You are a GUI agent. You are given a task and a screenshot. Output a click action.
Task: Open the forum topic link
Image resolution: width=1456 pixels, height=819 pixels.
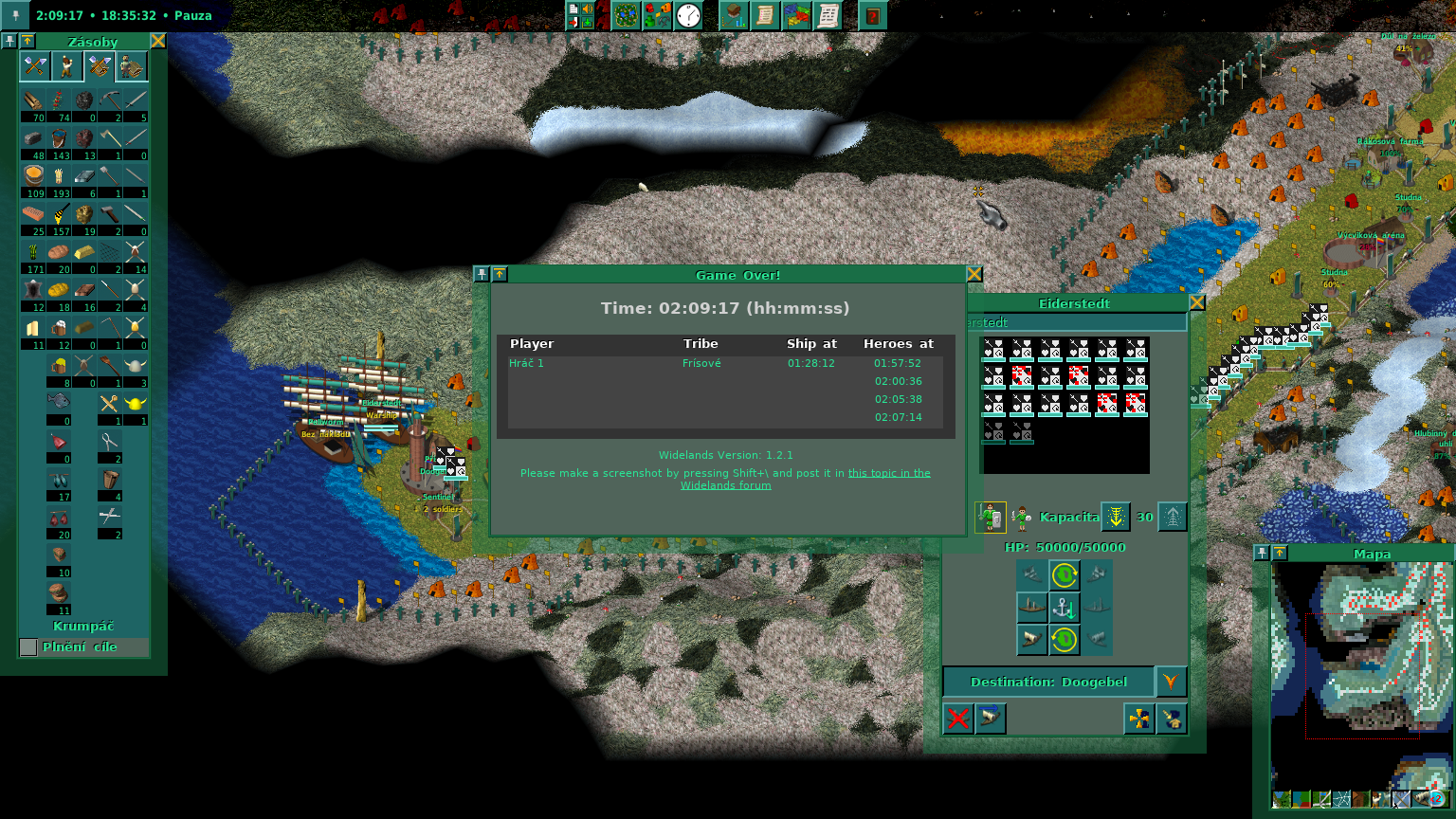point(889,473)
